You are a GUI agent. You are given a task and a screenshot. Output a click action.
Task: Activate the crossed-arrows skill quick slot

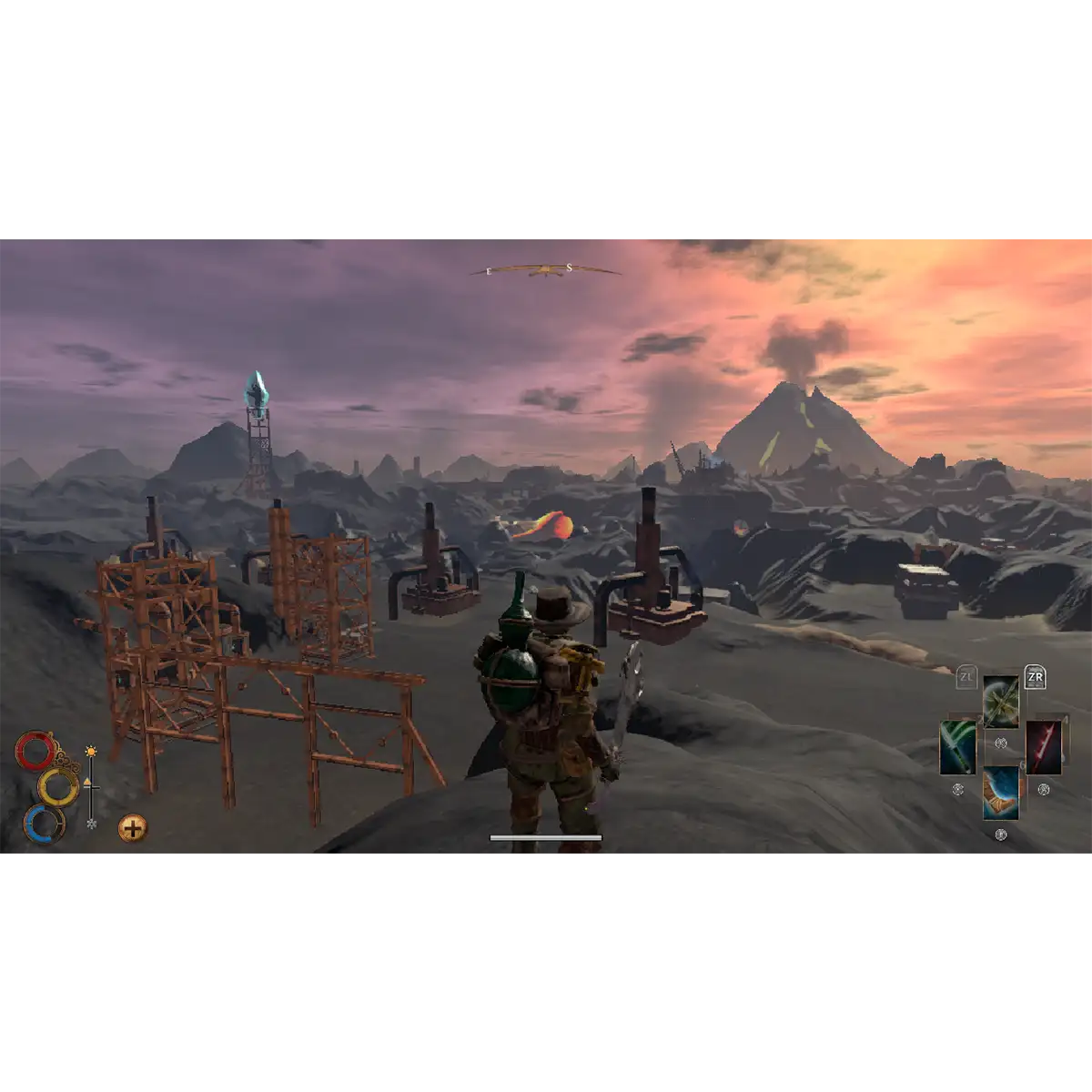[1001, 702]
